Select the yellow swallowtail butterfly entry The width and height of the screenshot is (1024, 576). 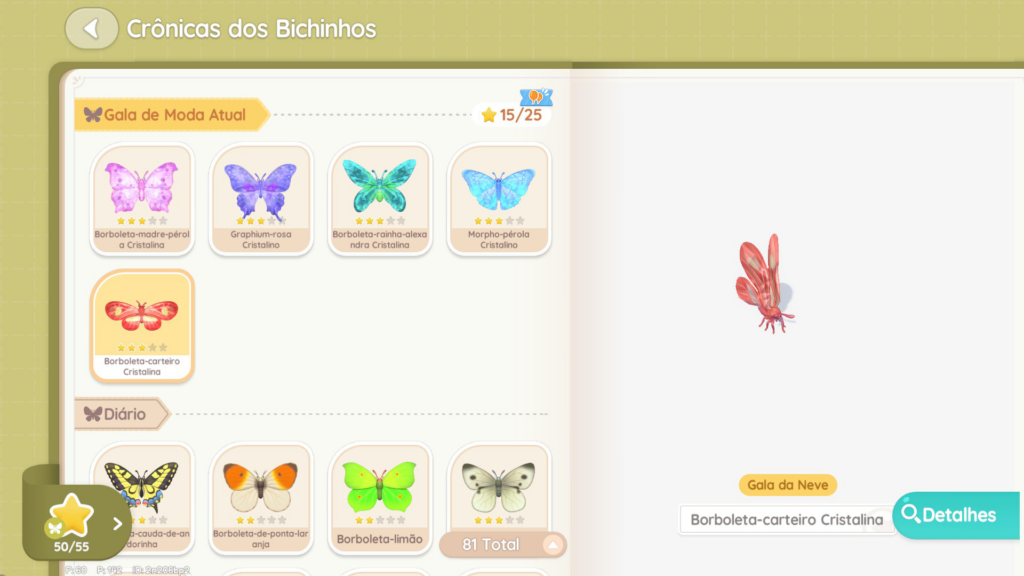pyautogui.click(x=142, y=490)
